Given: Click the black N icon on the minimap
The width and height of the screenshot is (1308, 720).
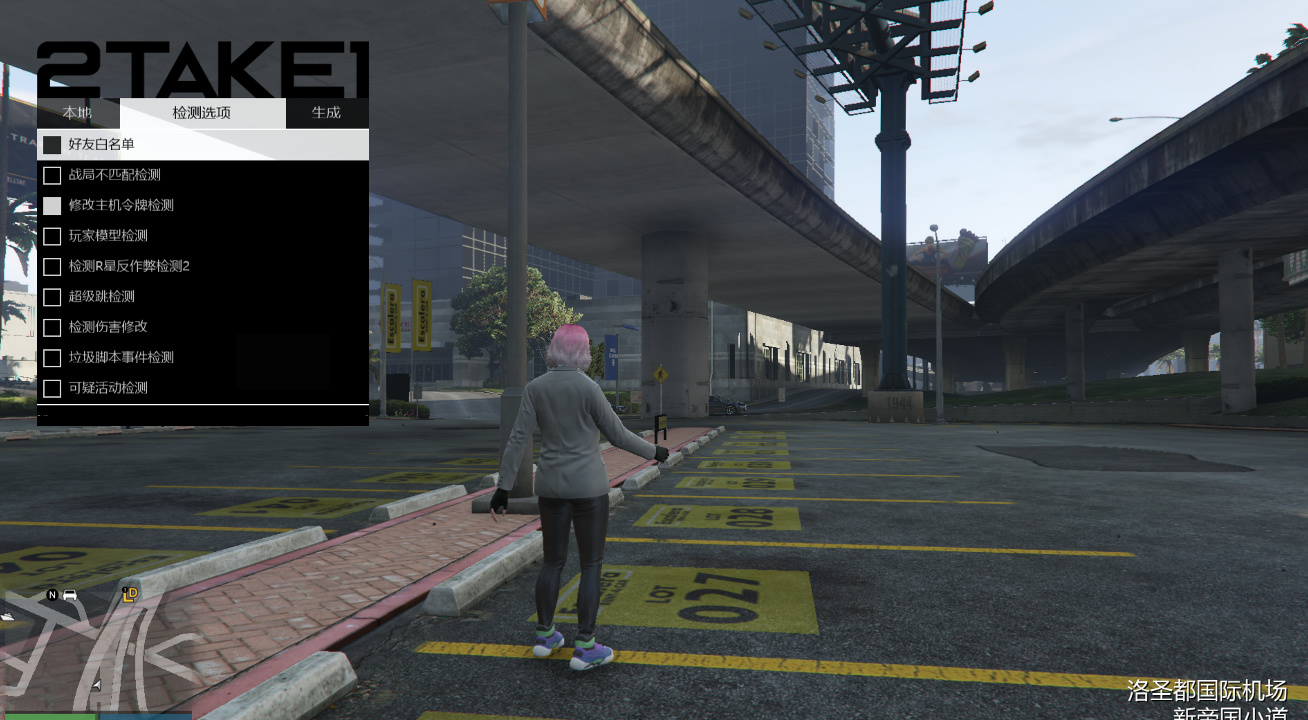Looking at the screenshot, I should point(52,594).
